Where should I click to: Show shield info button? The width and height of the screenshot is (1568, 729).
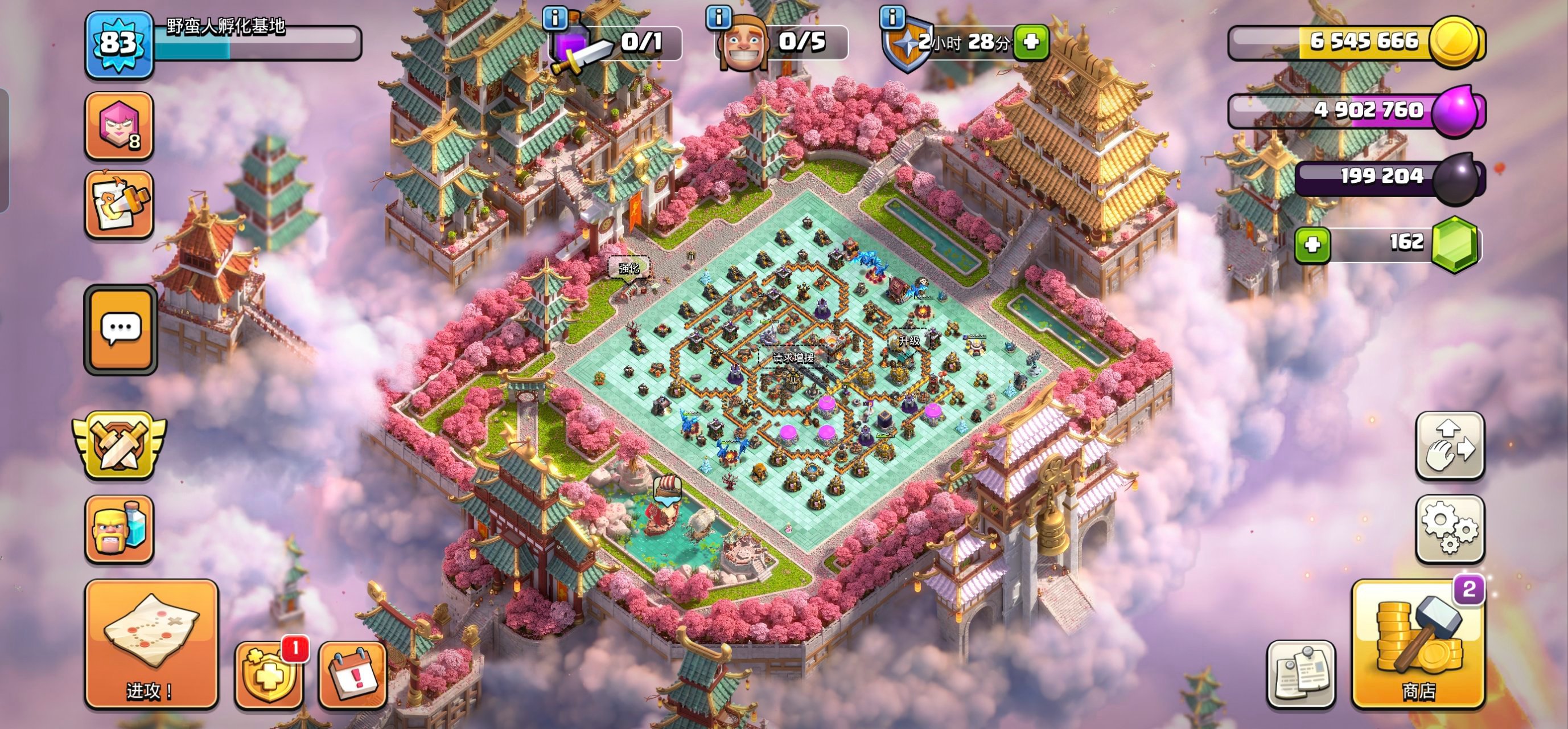tap(892, 18)
